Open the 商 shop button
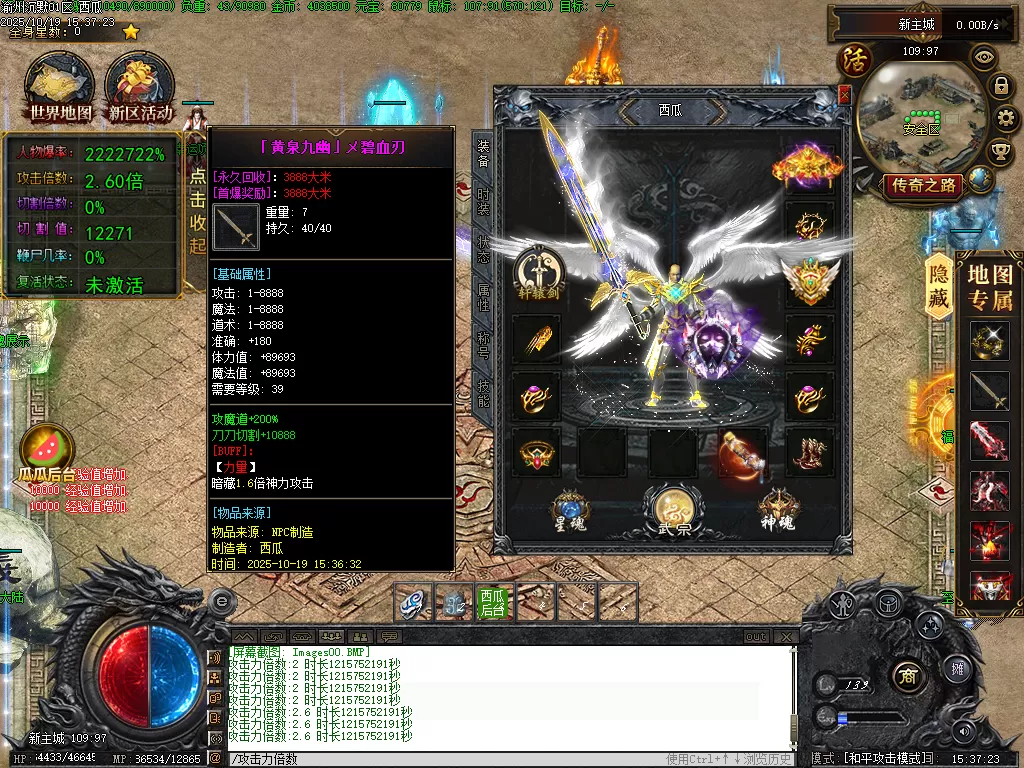1024x768 pixels. (x=908, y=672)
